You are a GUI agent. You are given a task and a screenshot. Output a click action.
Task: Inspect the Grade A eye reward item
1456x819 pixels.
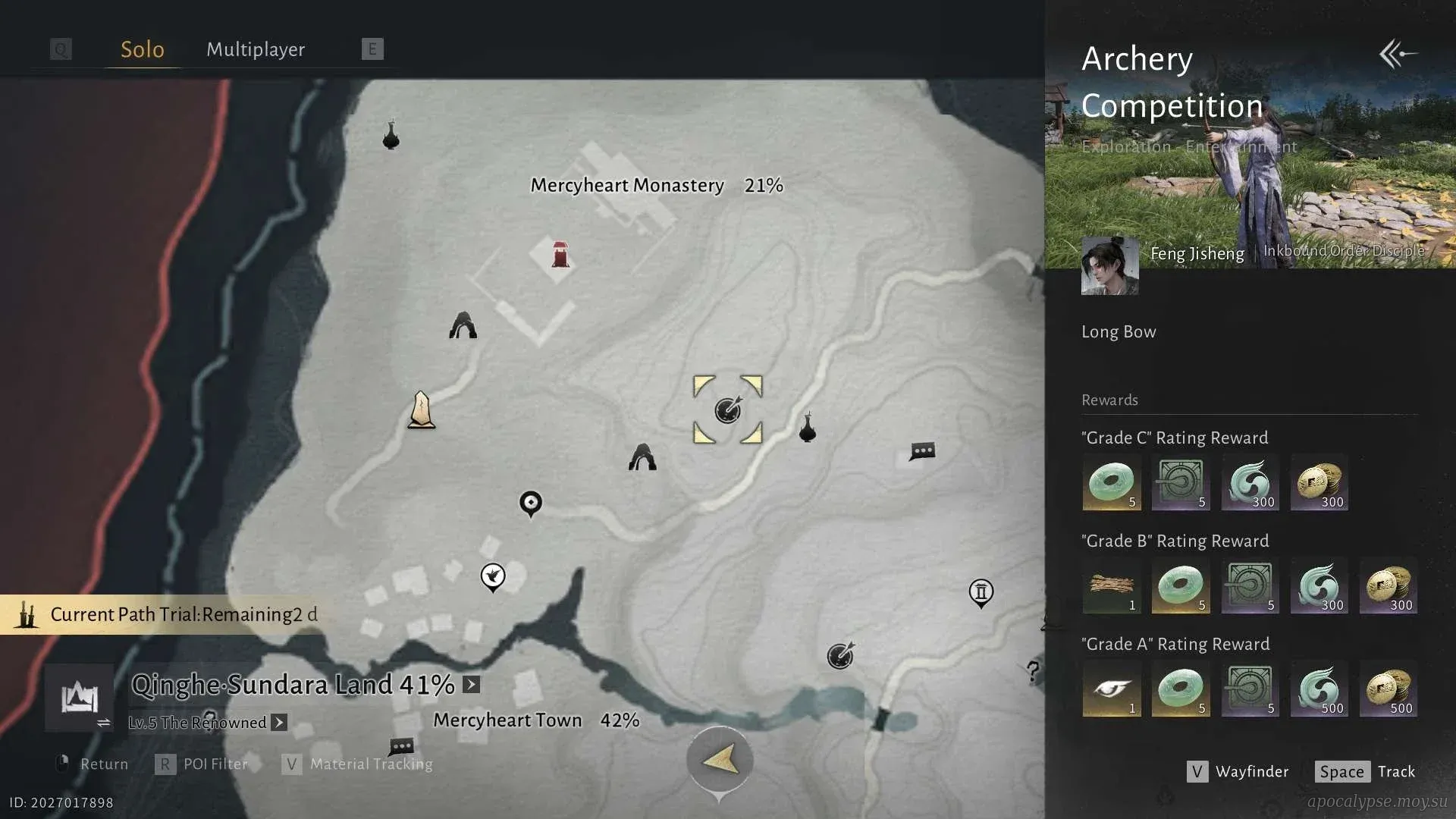coord(1111,689)
